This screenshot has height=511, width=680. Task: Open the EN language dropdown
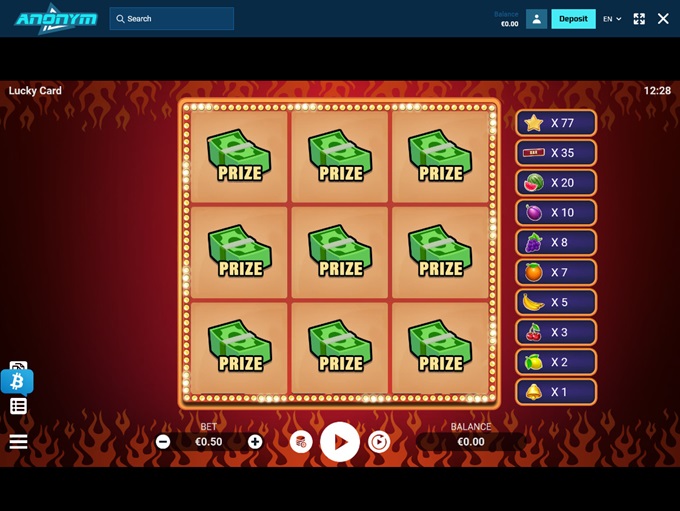[x=612, y=19]
